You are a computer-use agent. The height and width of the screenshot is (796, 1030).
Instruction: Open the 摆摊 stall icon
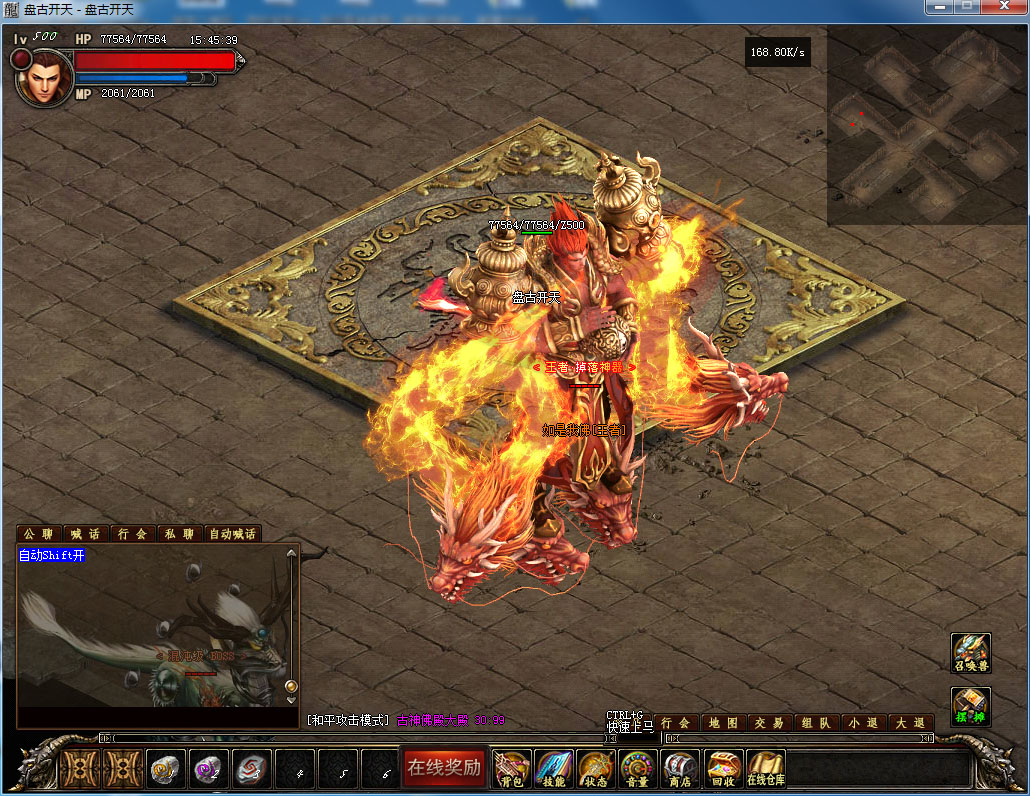tap(970, 707)
